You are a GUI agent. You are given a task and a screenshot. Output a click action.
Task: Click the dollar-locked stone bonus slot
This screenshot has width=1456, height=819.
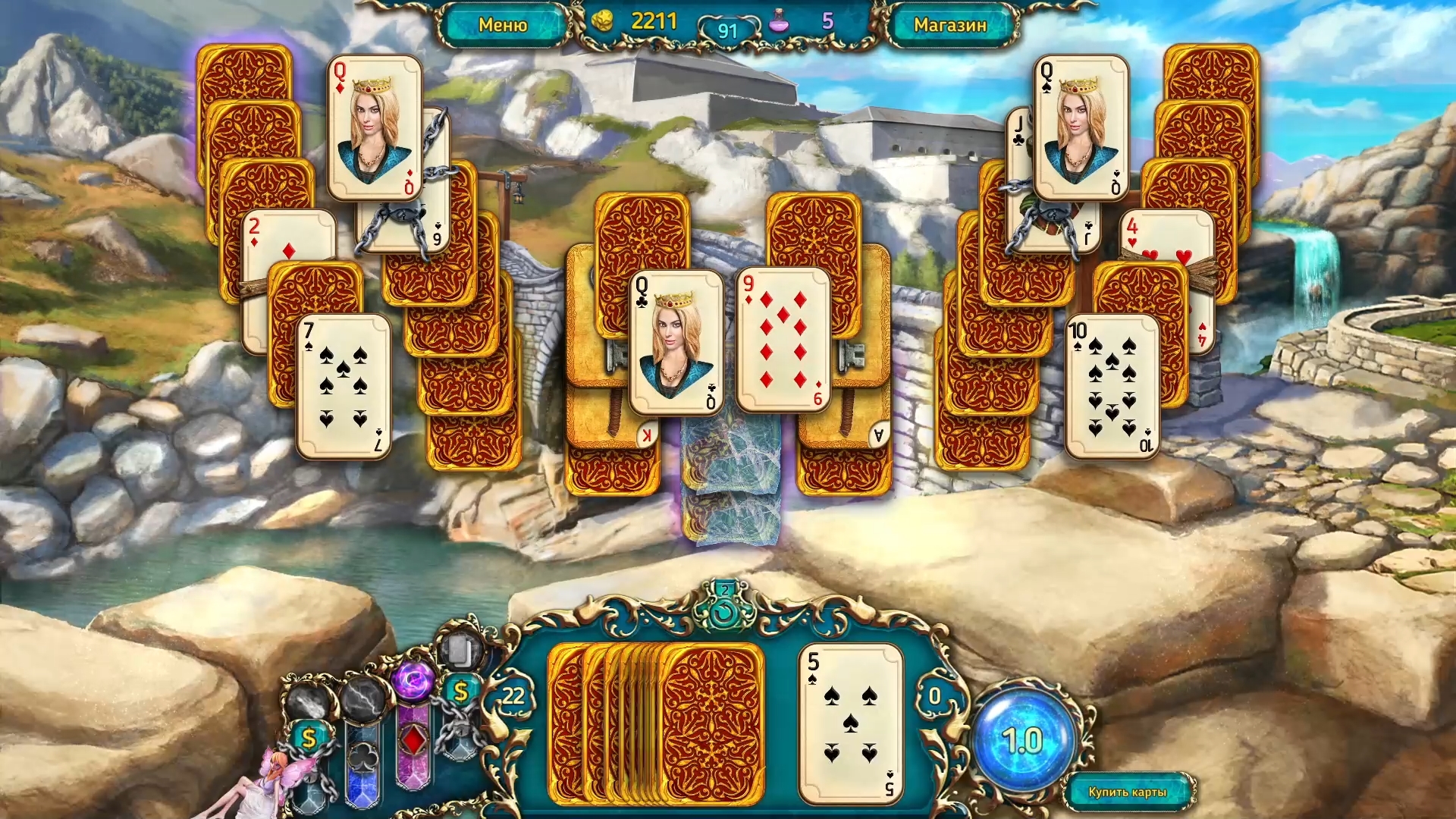point(309,737)
